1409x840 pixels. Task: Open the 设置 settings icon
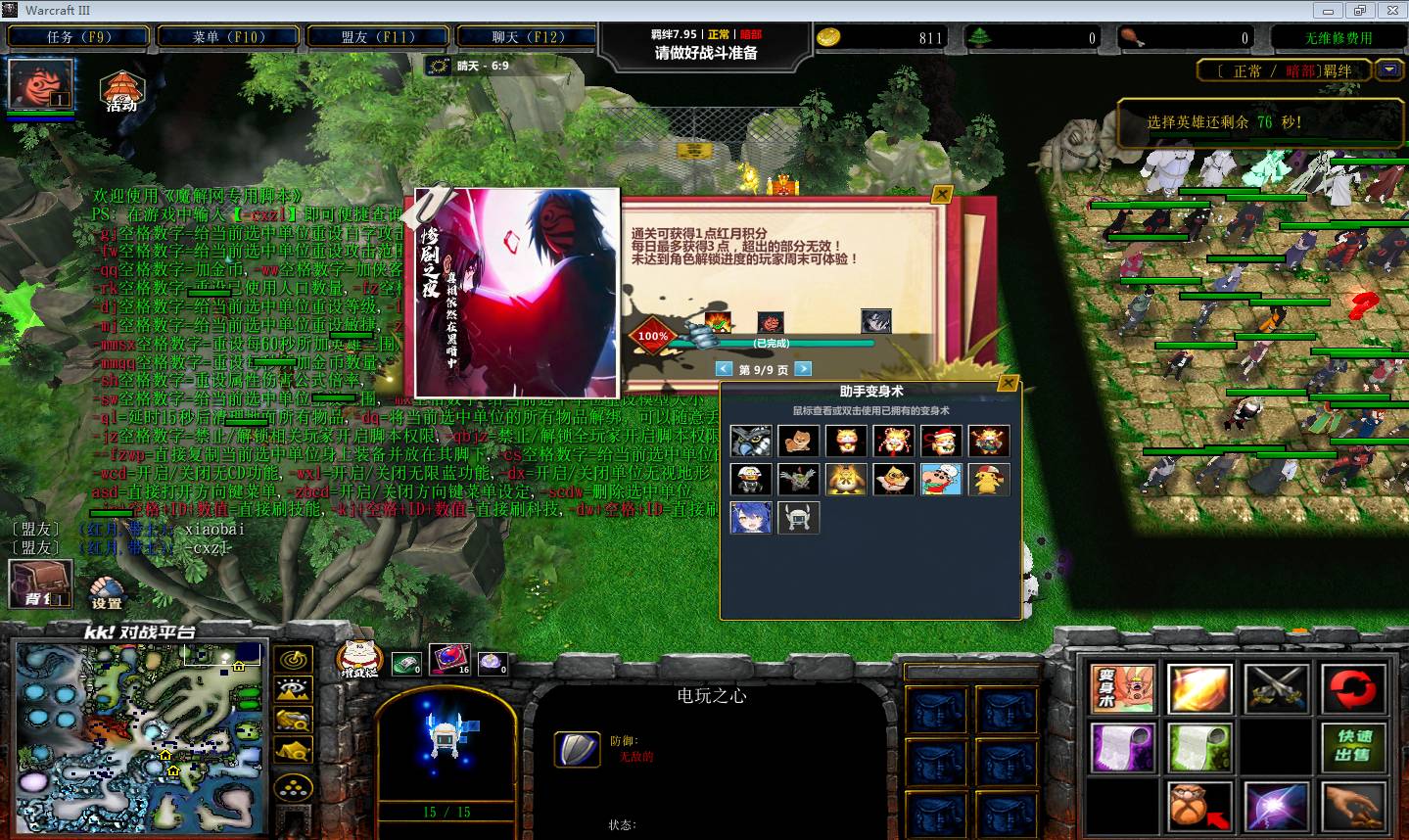point(107,590)
